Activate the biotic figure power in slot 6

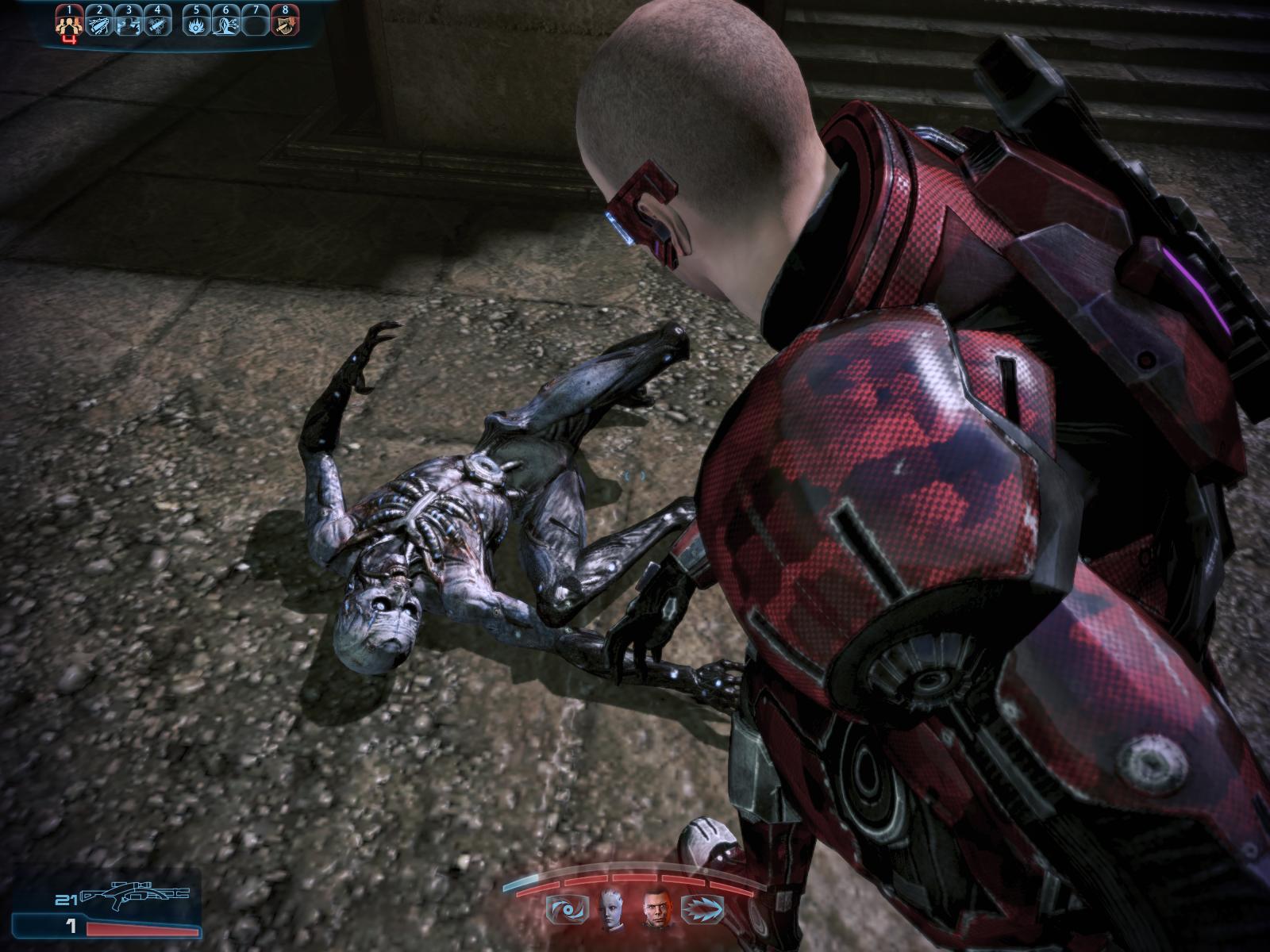click(x=225, y=24)
